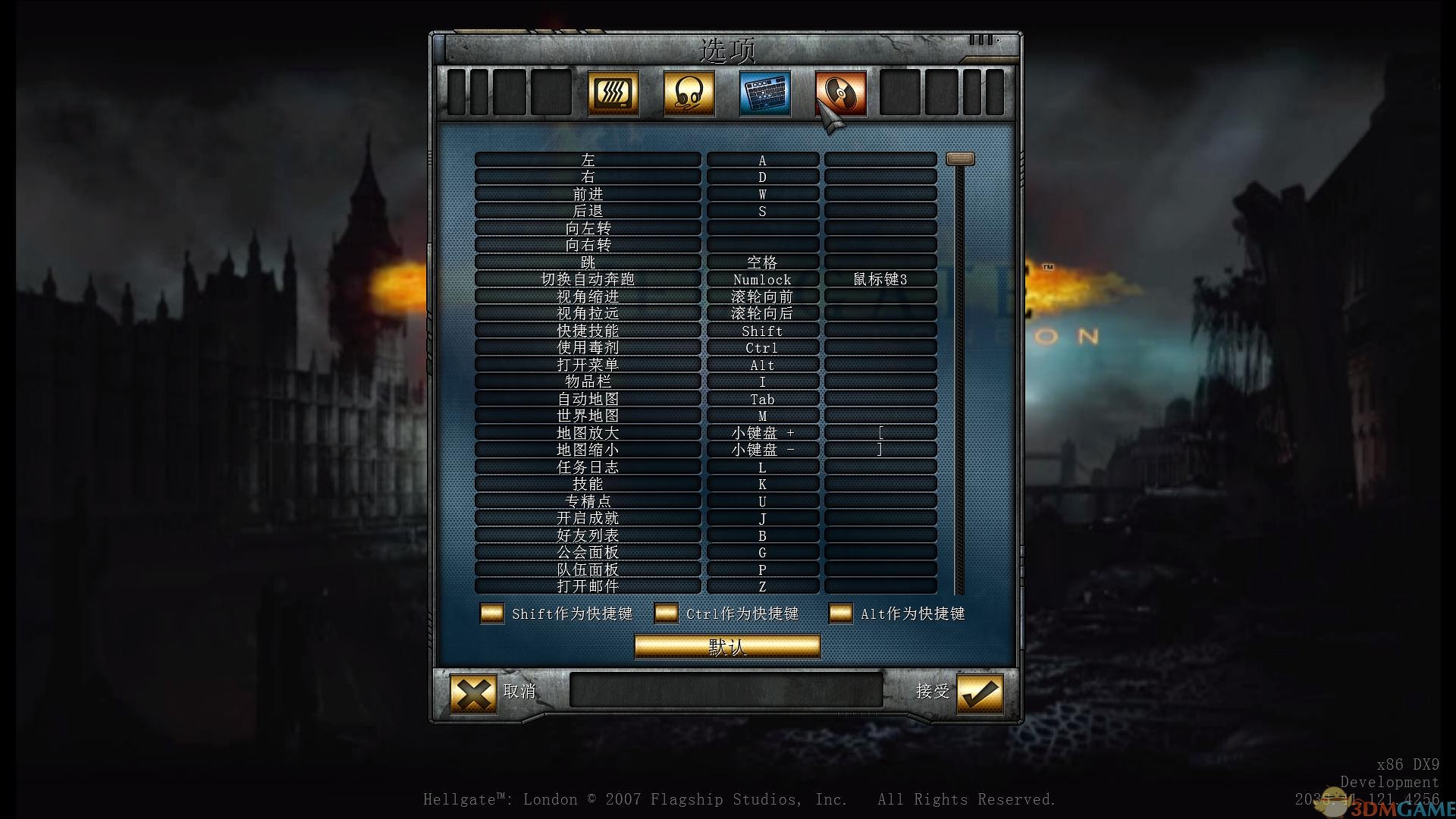Select the disc-shaped game options tab icon

pos(839,93)
